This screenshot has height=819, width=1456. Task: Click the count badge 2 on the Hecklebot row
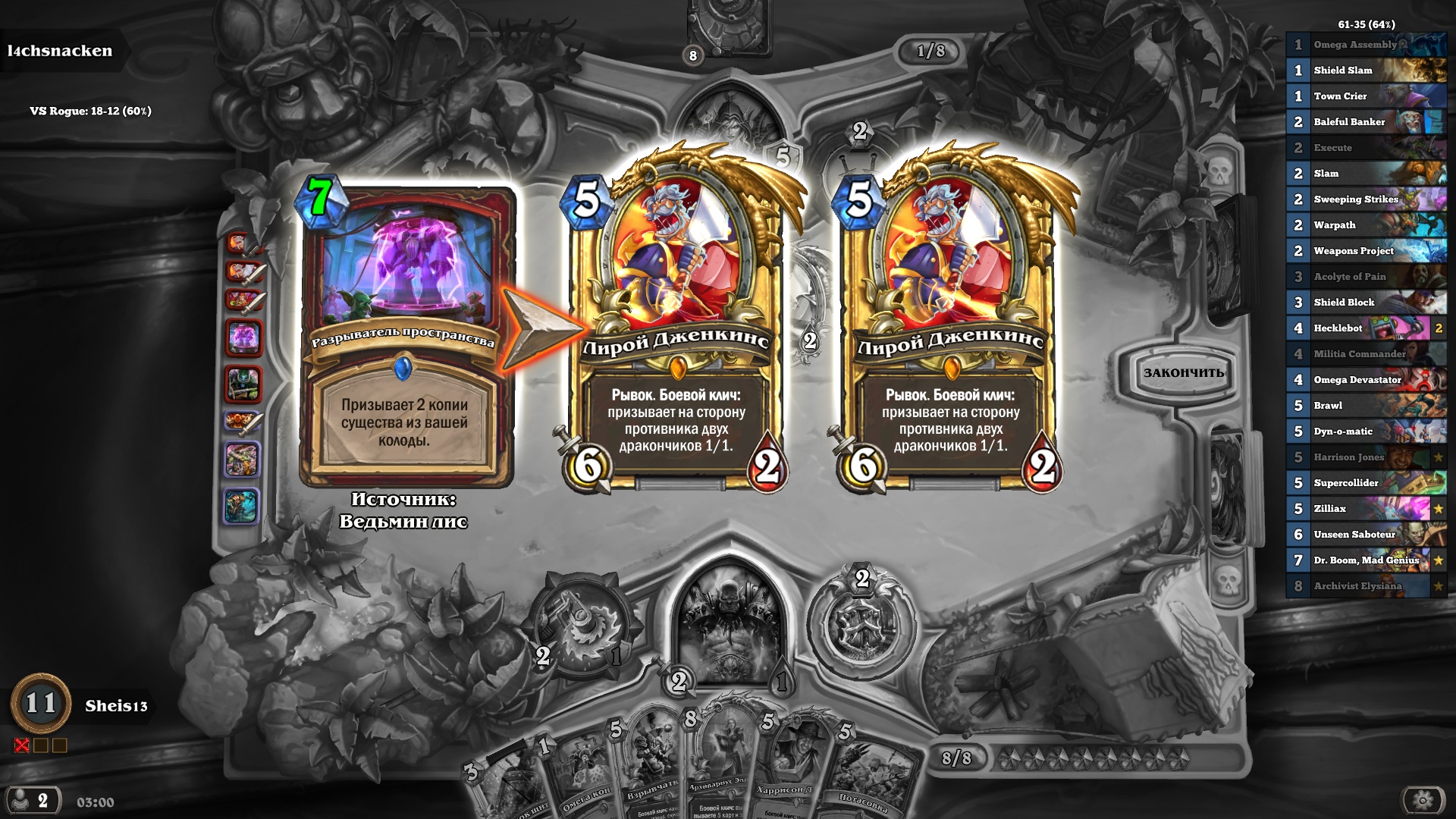1439,328
